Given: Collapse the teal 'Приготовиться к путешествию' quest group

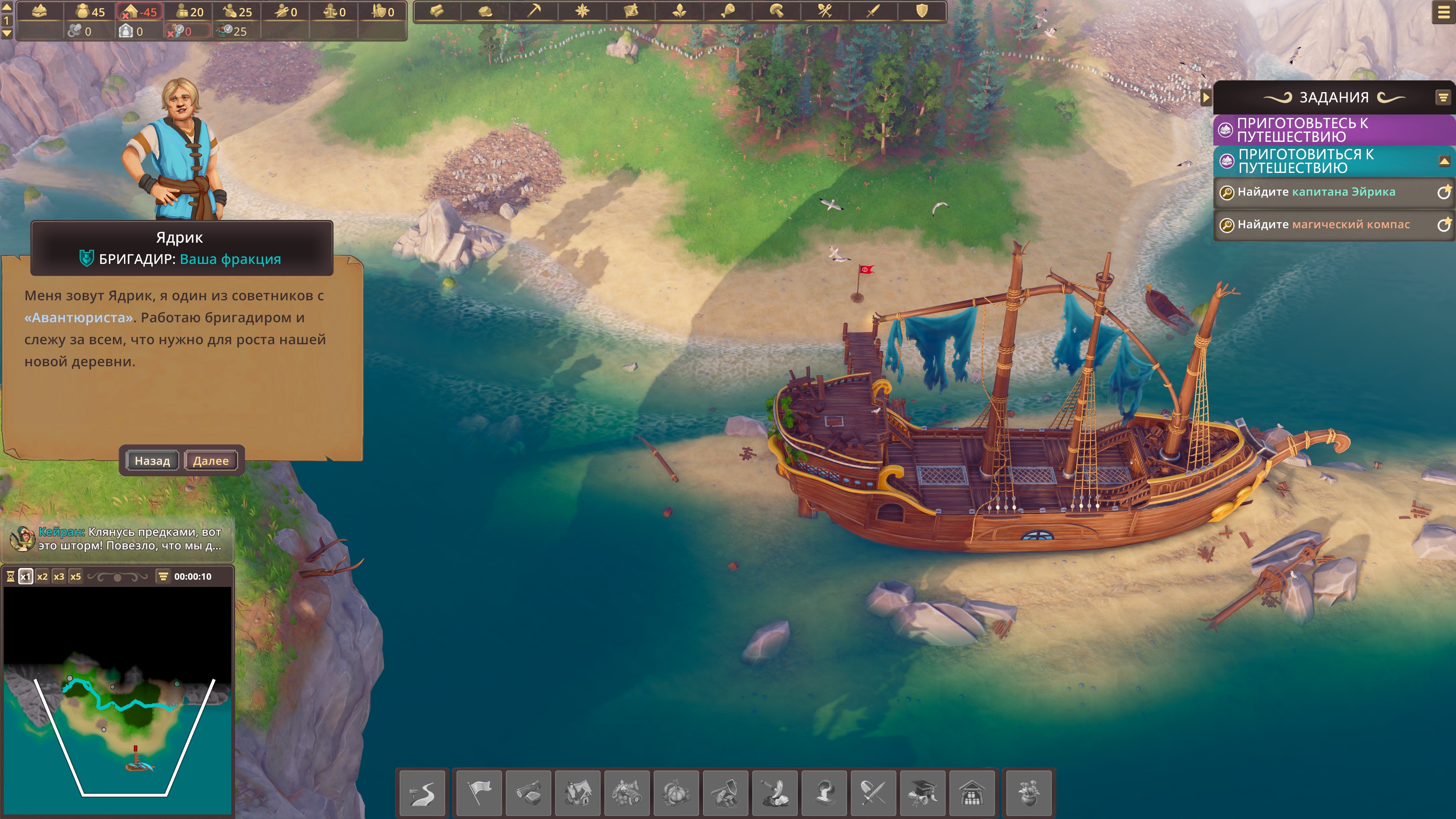Looking at the screenshot, I should tap(1443, 162).
